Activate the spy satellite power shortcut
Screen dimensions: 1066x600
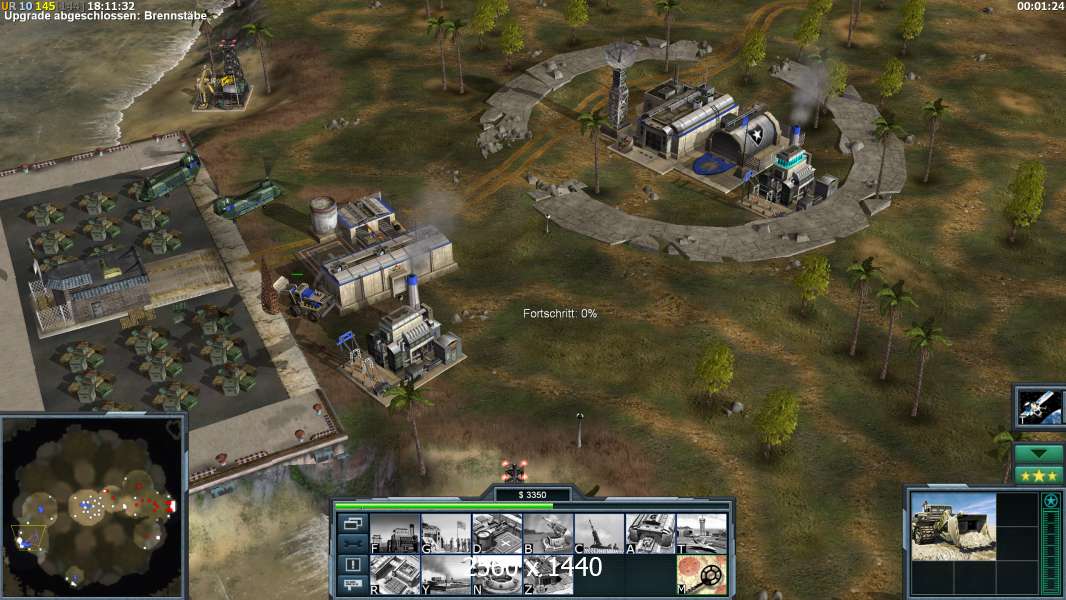(x=1040, y=406)
